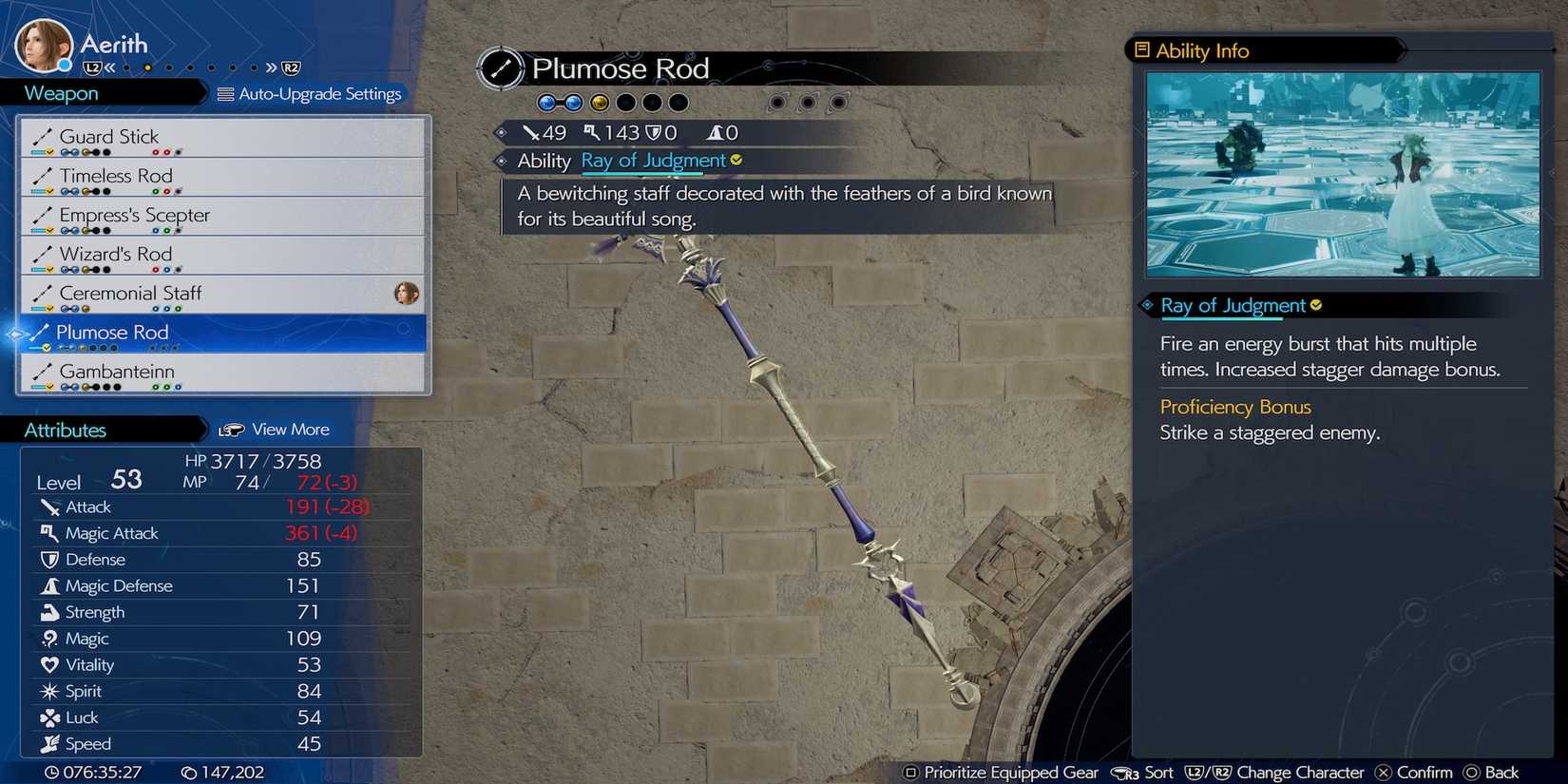Select the yellow materia slot orb
This screenshot has height=784, width=1568.
tap(598, 102)
